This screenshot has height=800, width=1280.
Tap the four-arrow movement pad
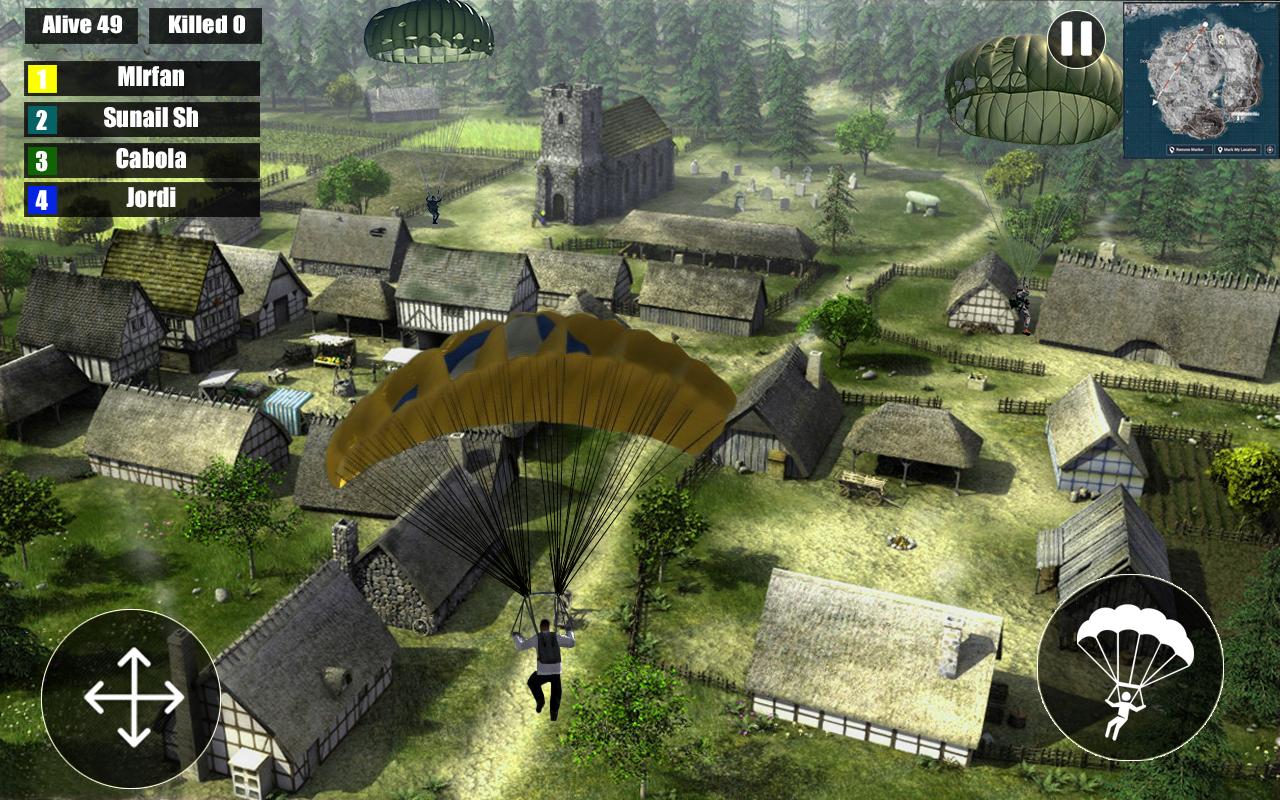click(133, 697)
